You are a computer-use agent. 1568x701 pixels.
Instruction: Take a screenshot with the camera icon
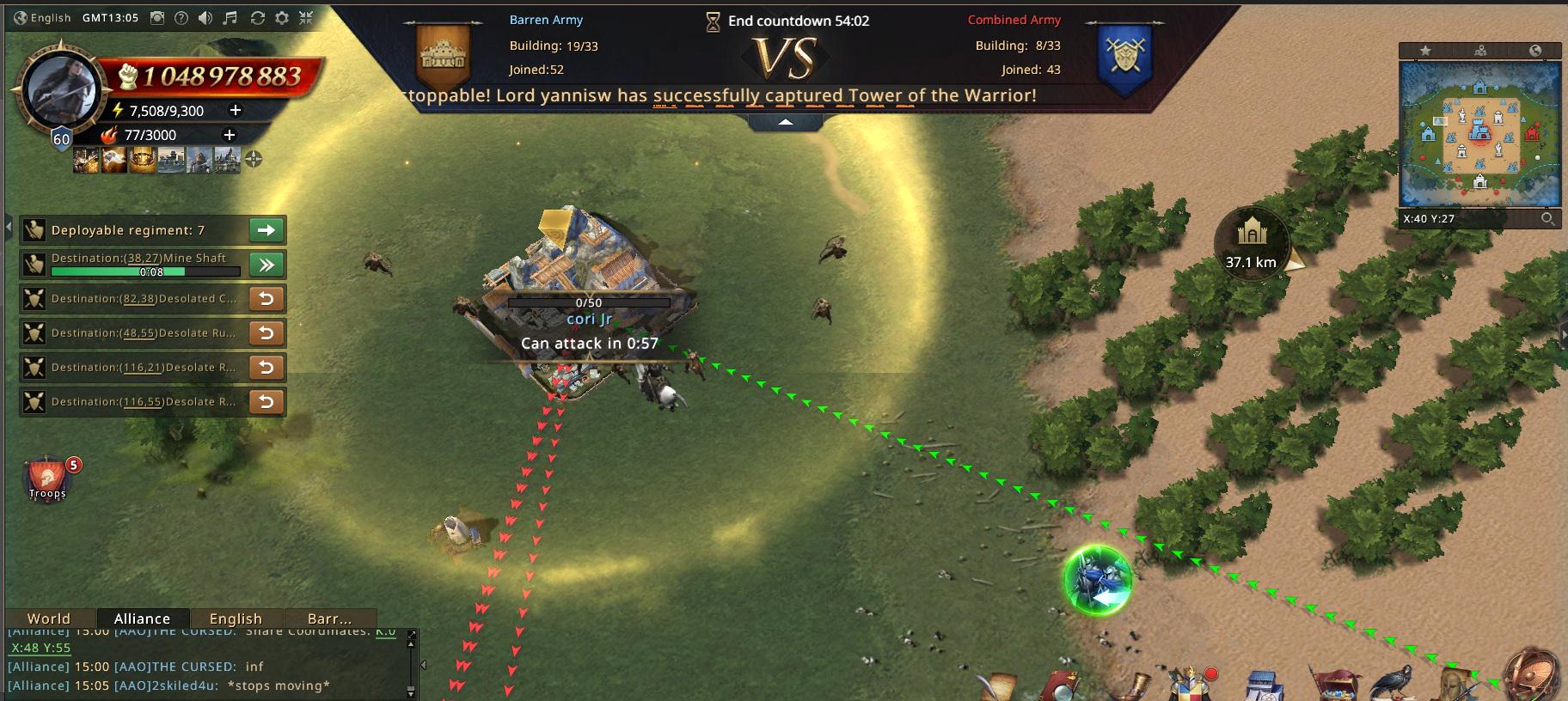tap(157, 17)
